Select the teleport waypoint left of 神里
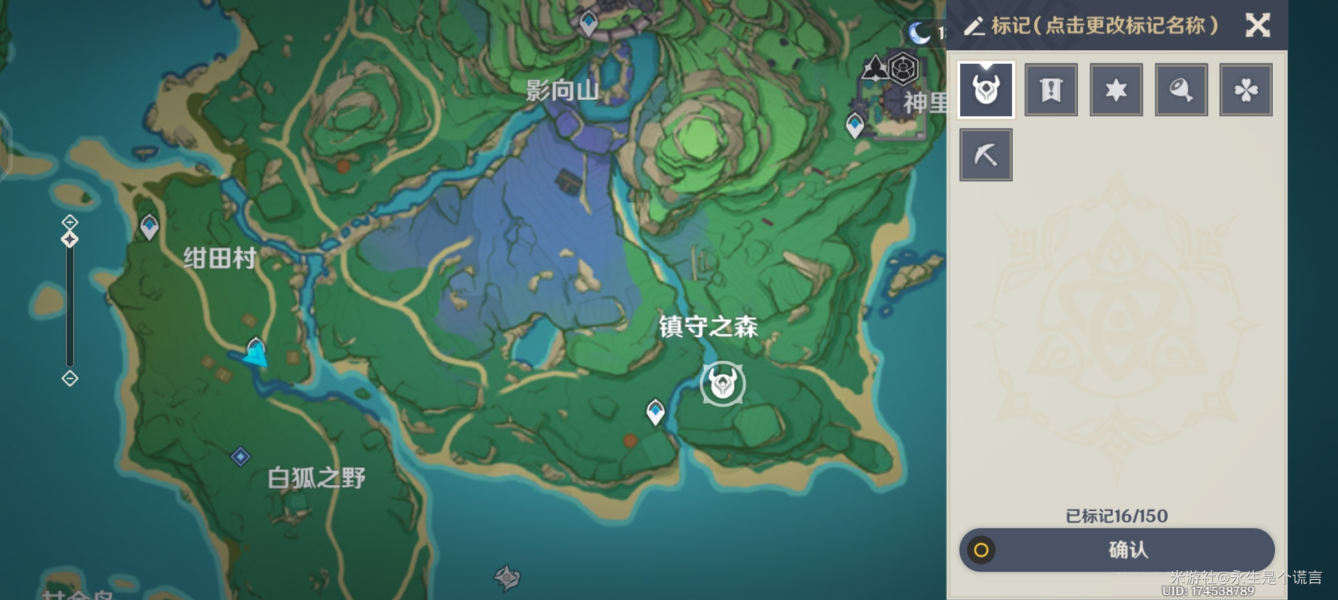The width and height of the screenshot is (1338, 600). point(855,126)
